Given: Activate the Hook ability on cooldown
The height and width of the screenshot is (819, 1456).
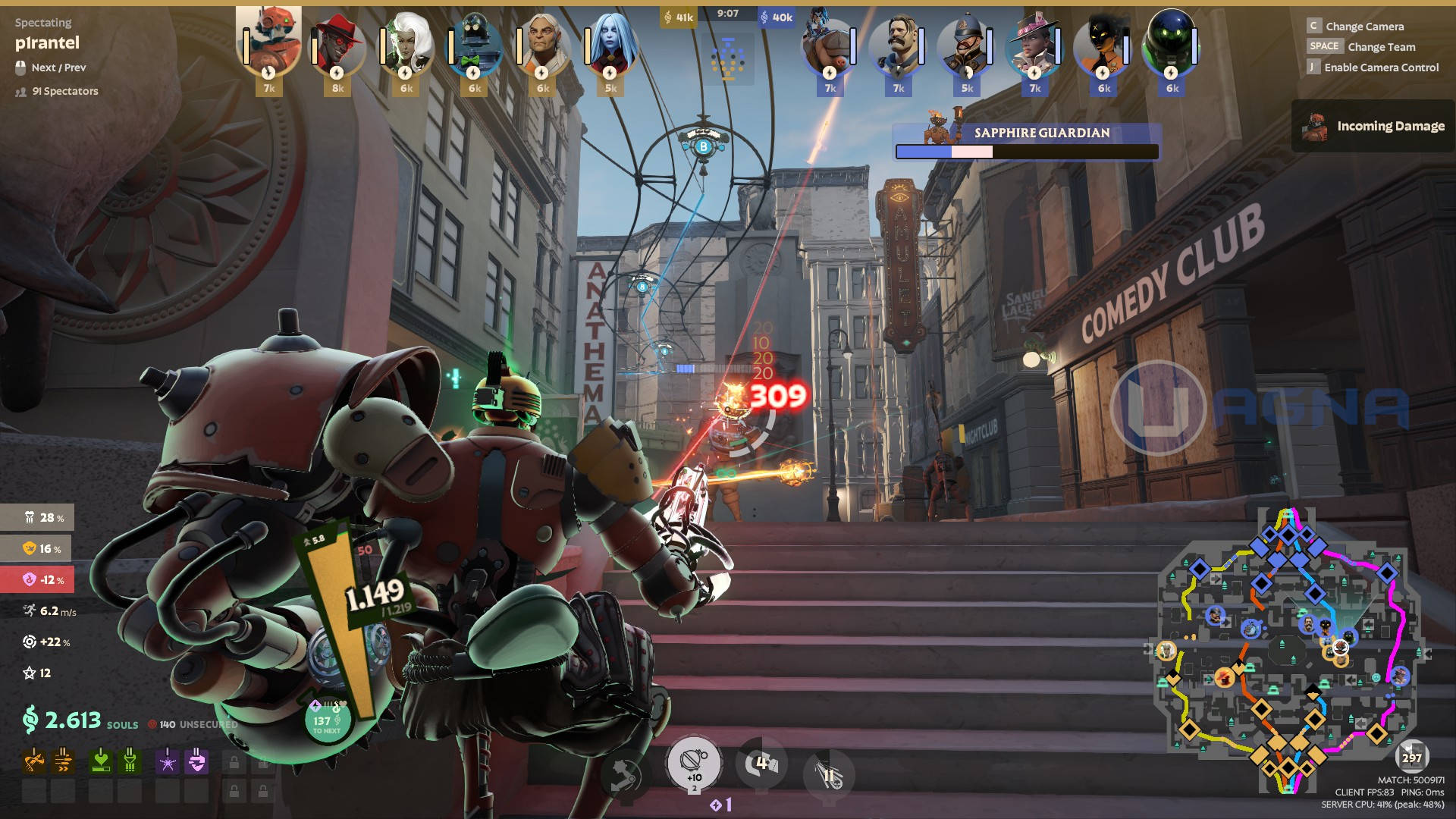Looking at the screenshot, I should point(761,764).
